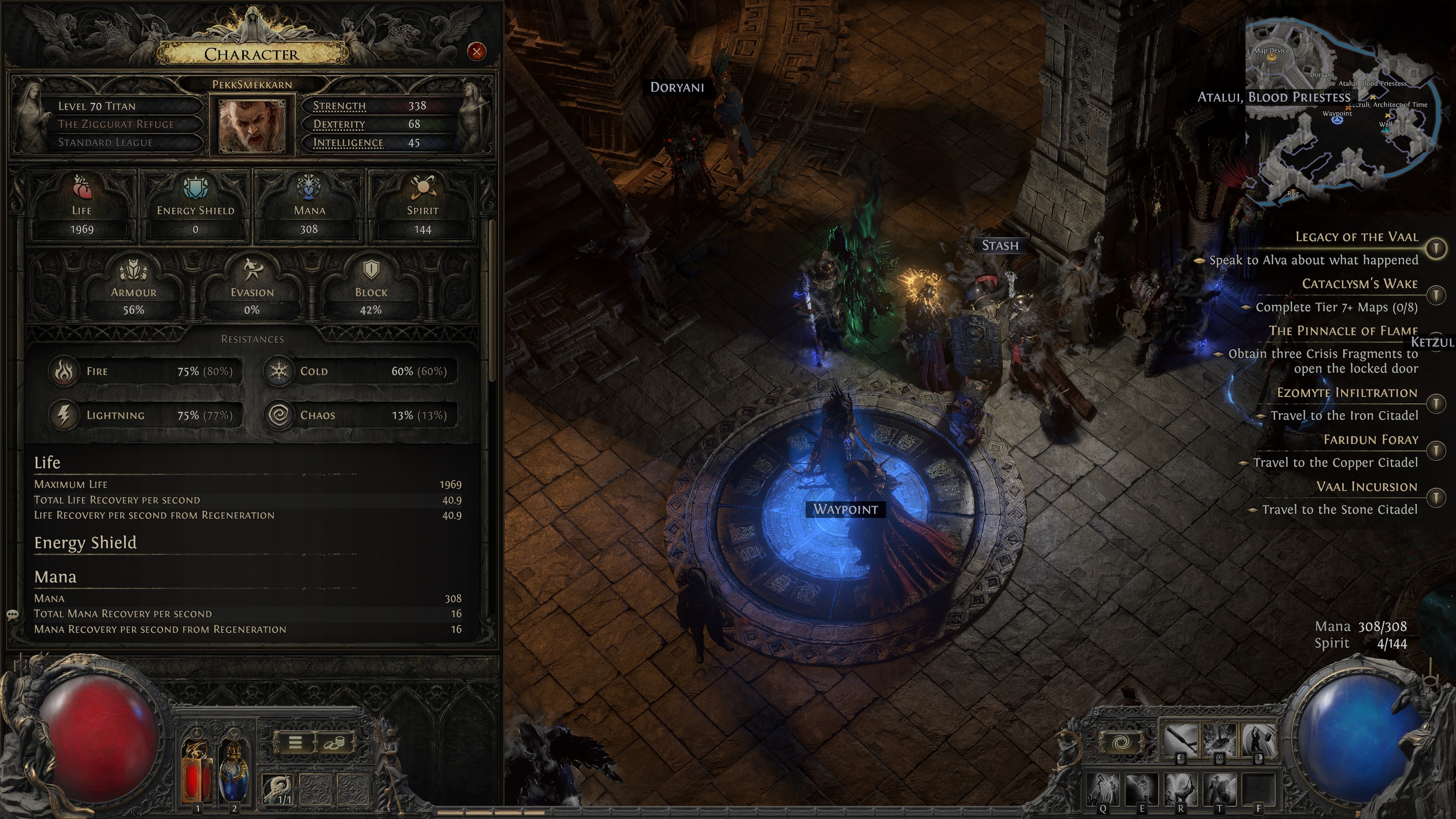
Task: Toggle Ezomyte Infiltration quest tracking
Action: pos(1436,403)
